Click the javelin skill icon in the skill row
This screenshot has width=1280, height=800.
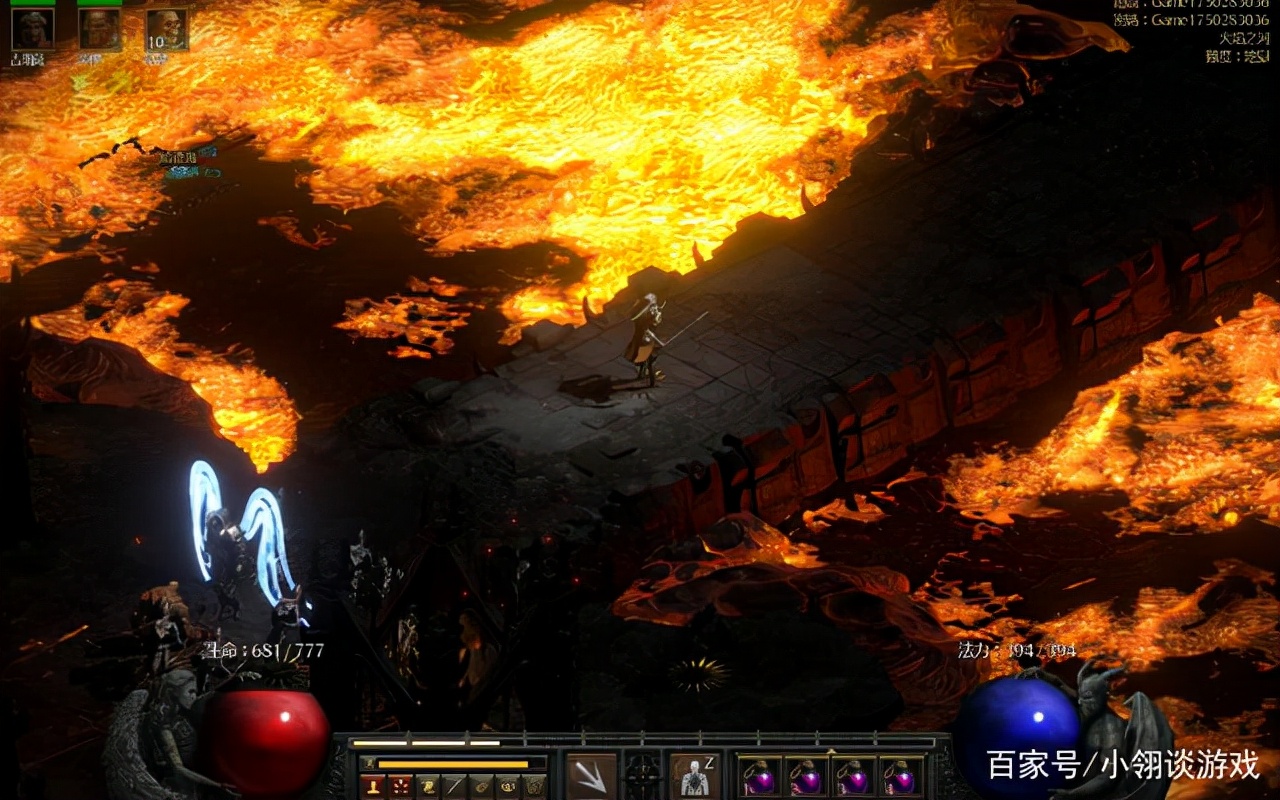click(452, 784)
